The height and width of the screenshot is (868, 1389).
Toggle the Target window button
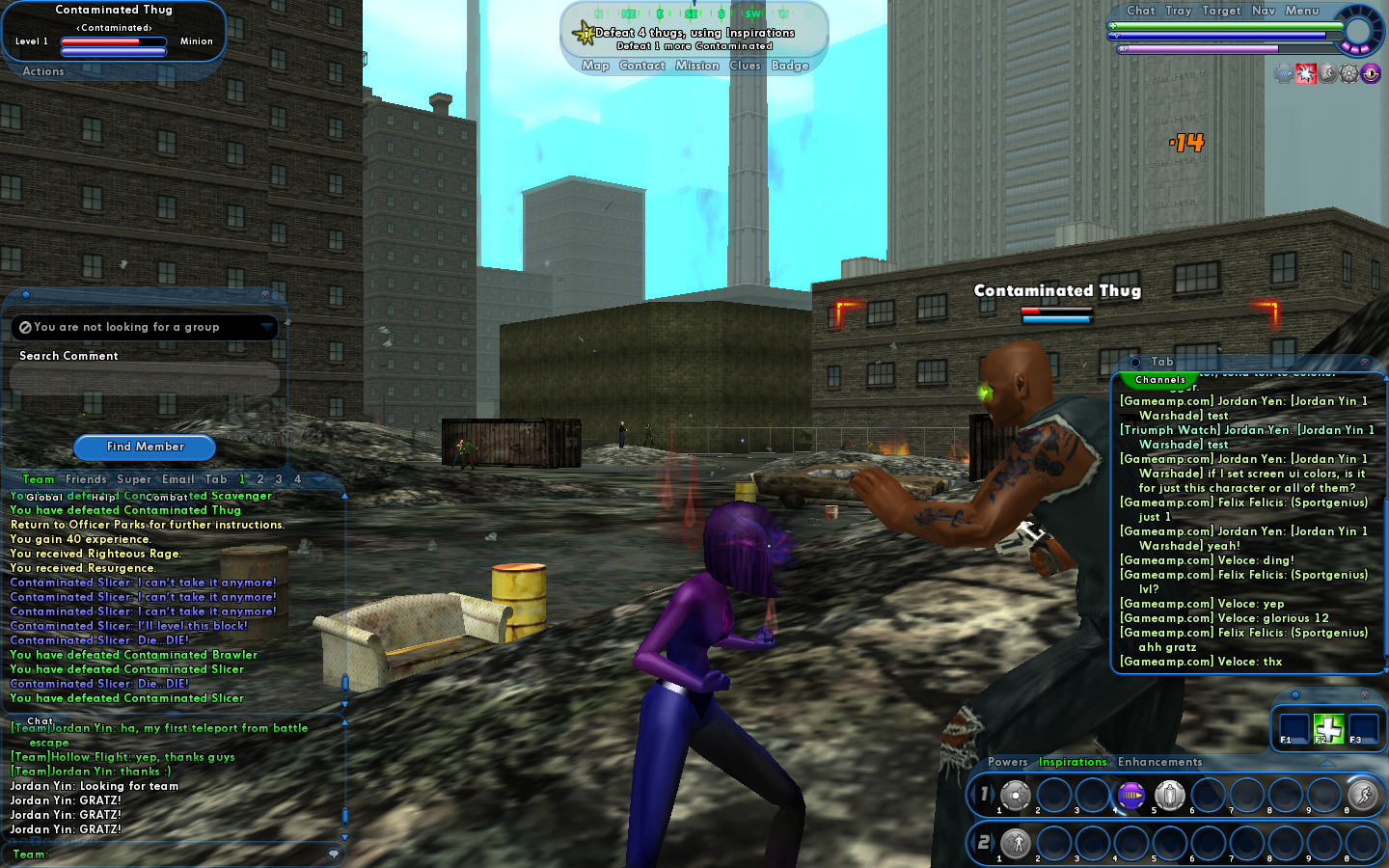click(x=1221, y=11)
